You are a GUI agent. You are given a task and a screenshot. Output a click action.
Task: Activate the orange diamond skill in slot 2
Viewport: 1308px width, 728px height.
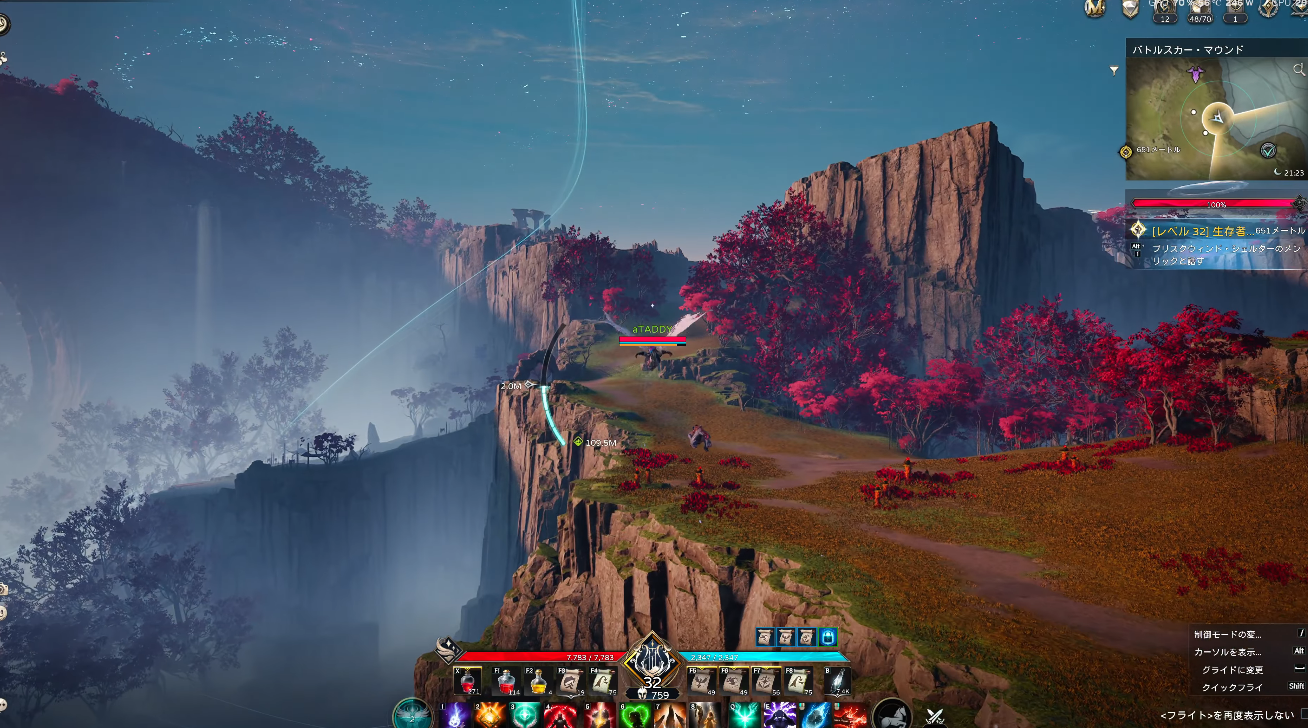pos(491,715)
